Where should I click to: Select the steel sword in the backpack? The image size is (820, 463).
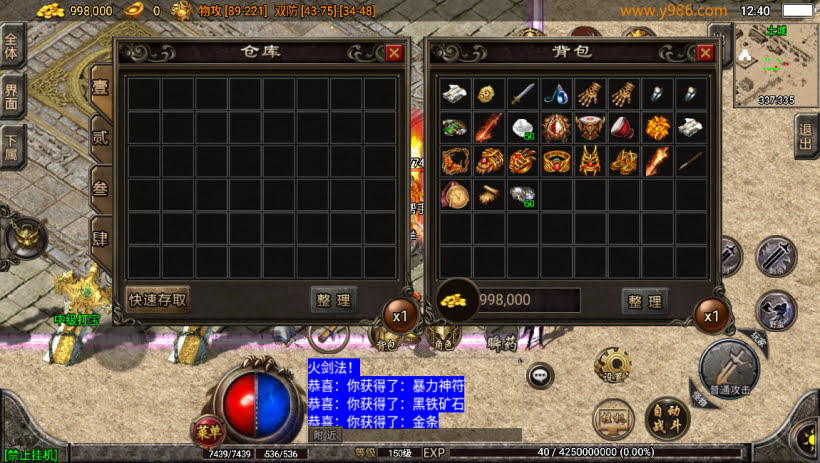point(523,94)
